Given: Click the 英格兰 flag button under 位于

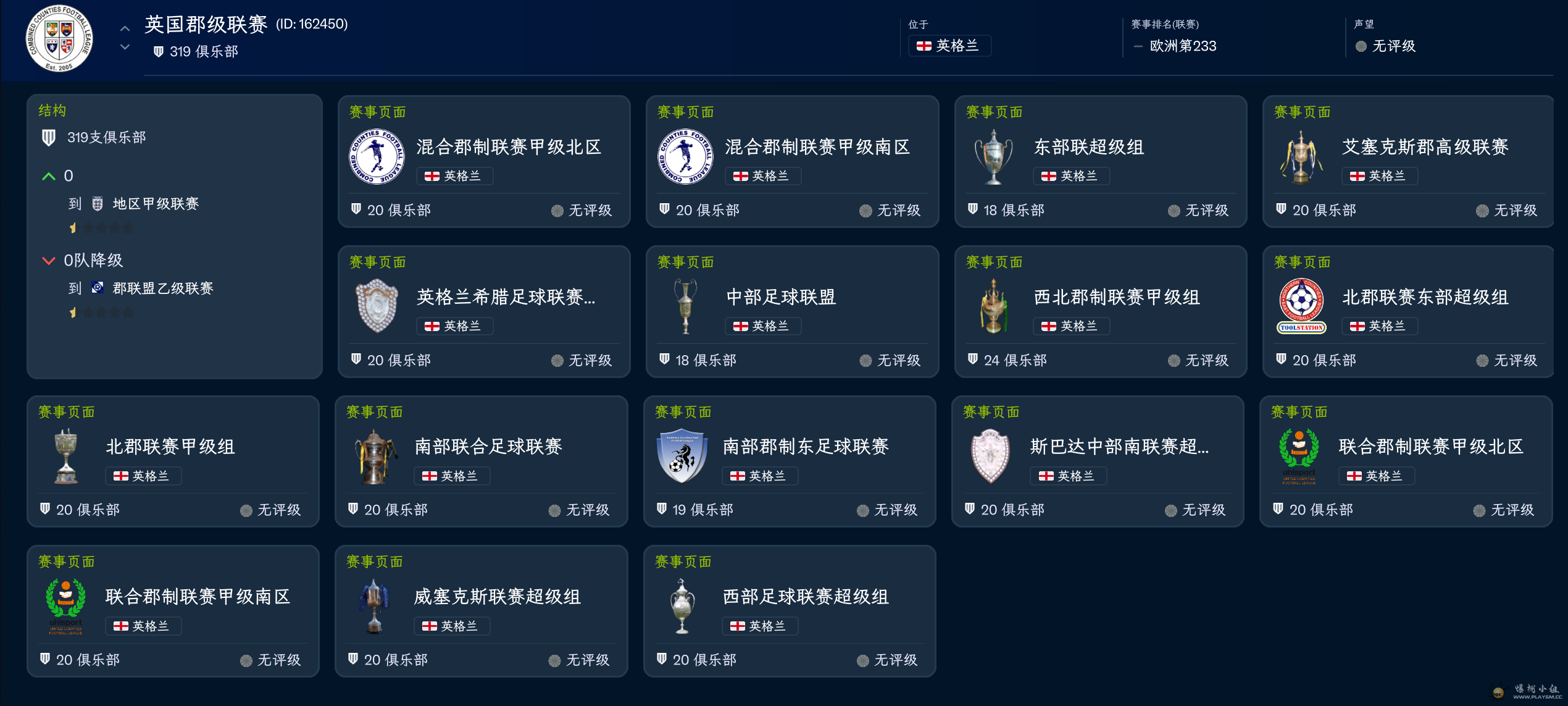Looking at the screenshot, I should (949, 46).
